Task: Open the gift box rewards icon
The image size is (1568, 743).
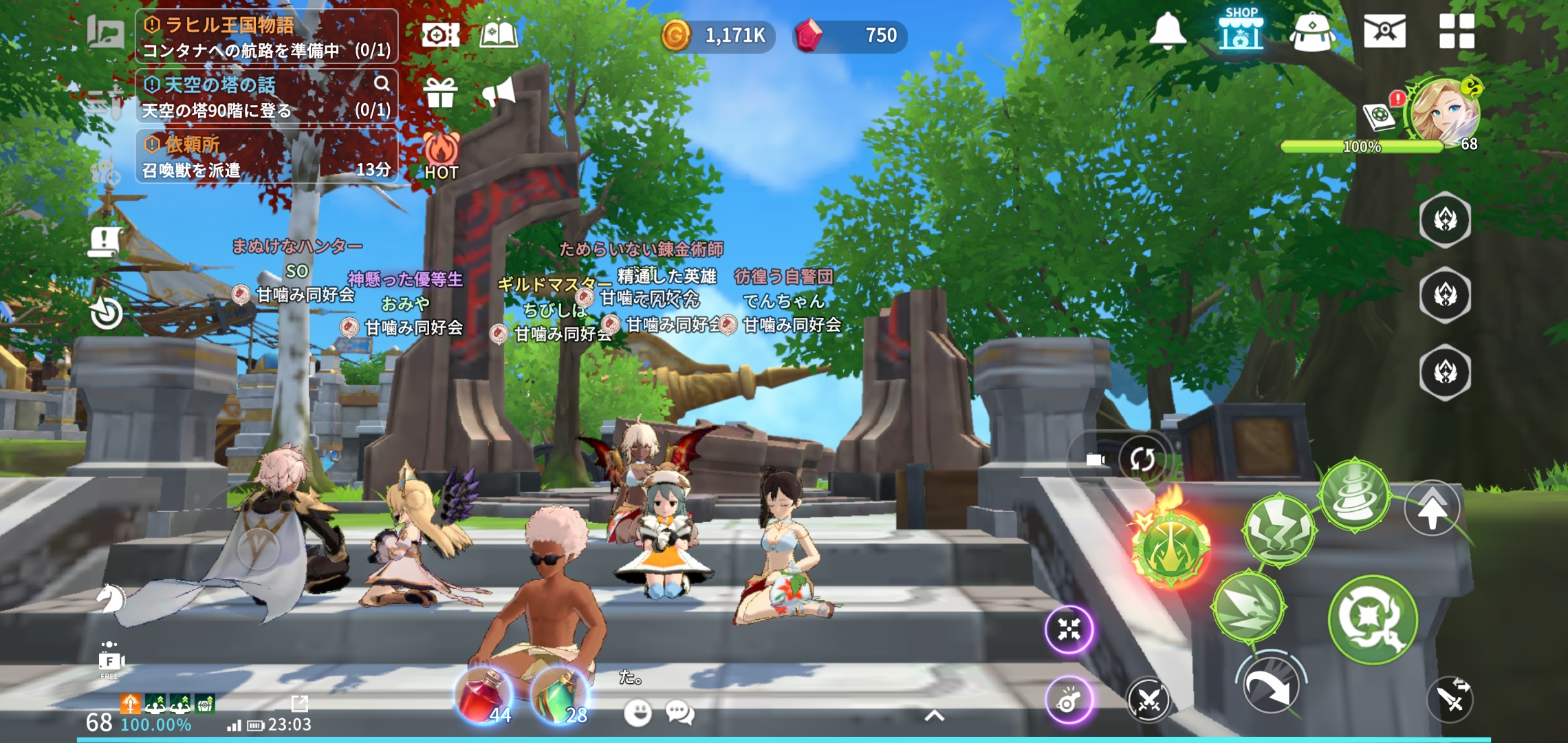Action: pos(440,92)
